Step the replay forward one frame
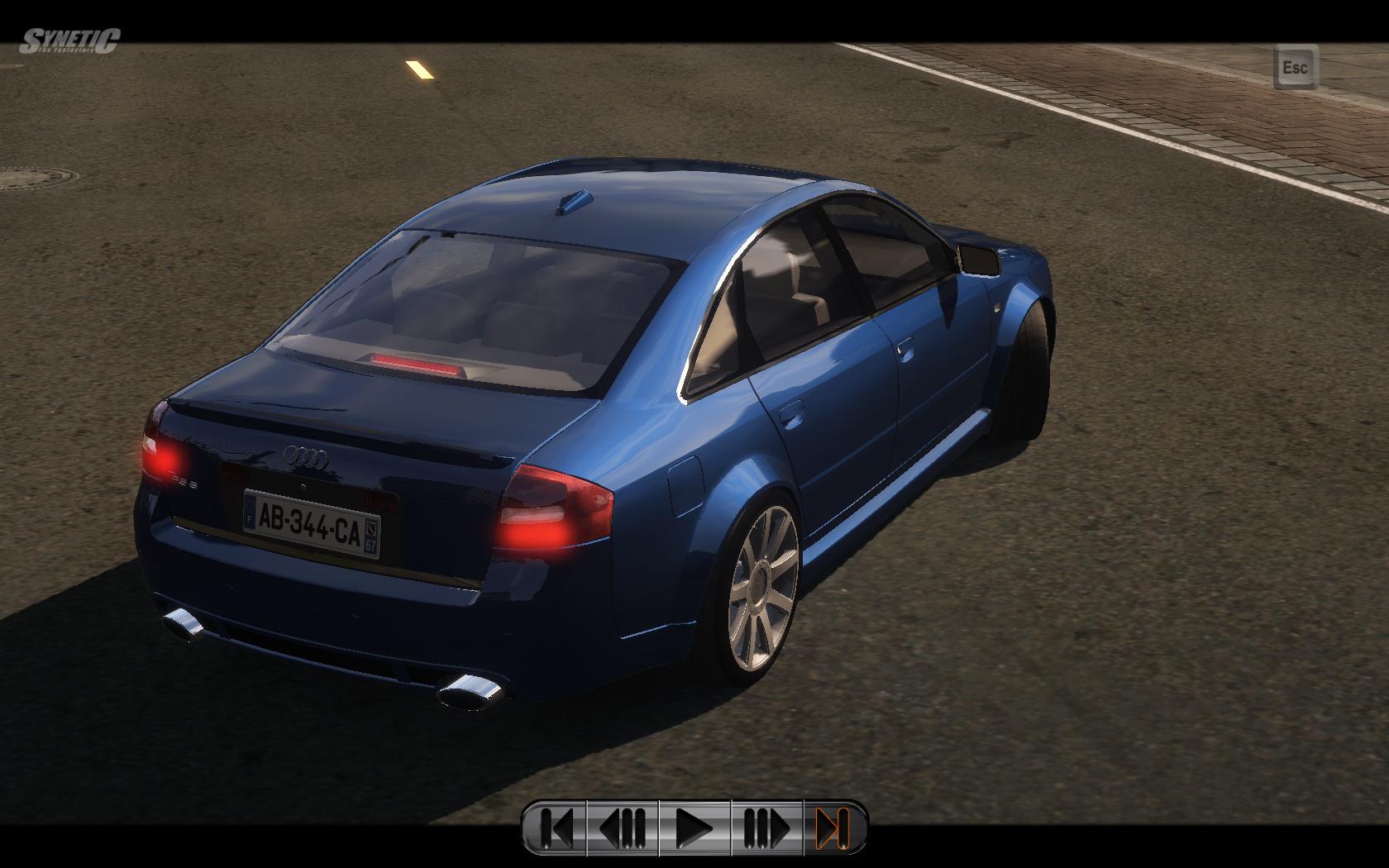Viewport: 1389px width, 868px height. tap(766, 827)
